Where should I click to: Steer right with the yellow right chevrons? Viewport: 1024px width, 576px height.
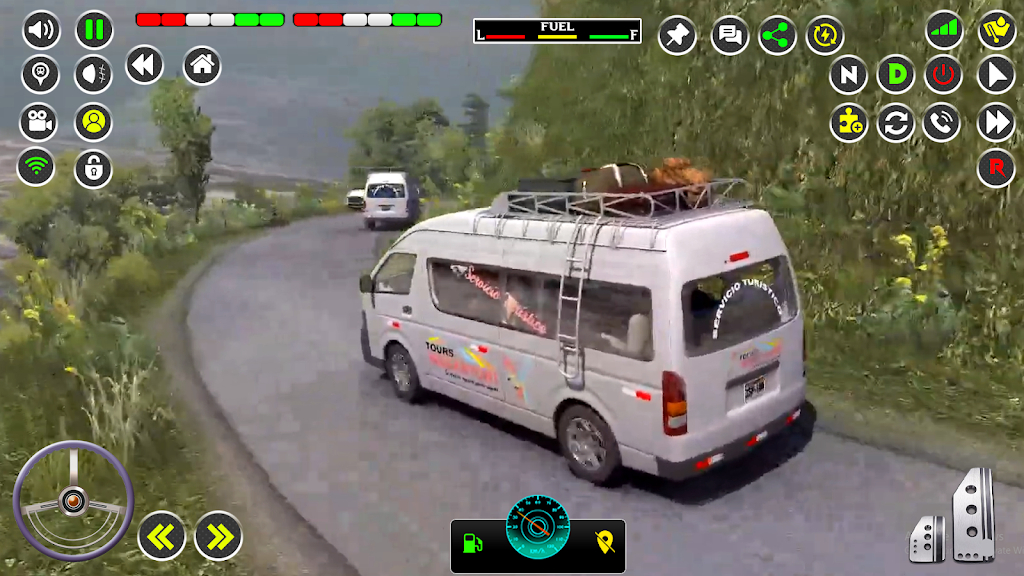218,537
